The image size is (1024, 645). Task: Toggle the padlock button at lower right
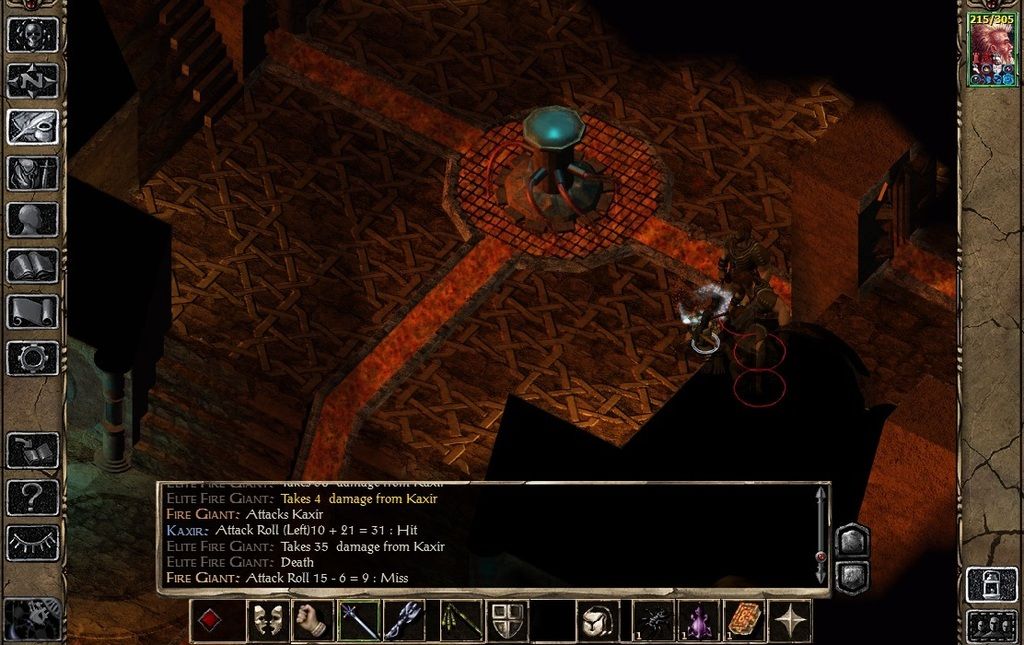point(989,584)
